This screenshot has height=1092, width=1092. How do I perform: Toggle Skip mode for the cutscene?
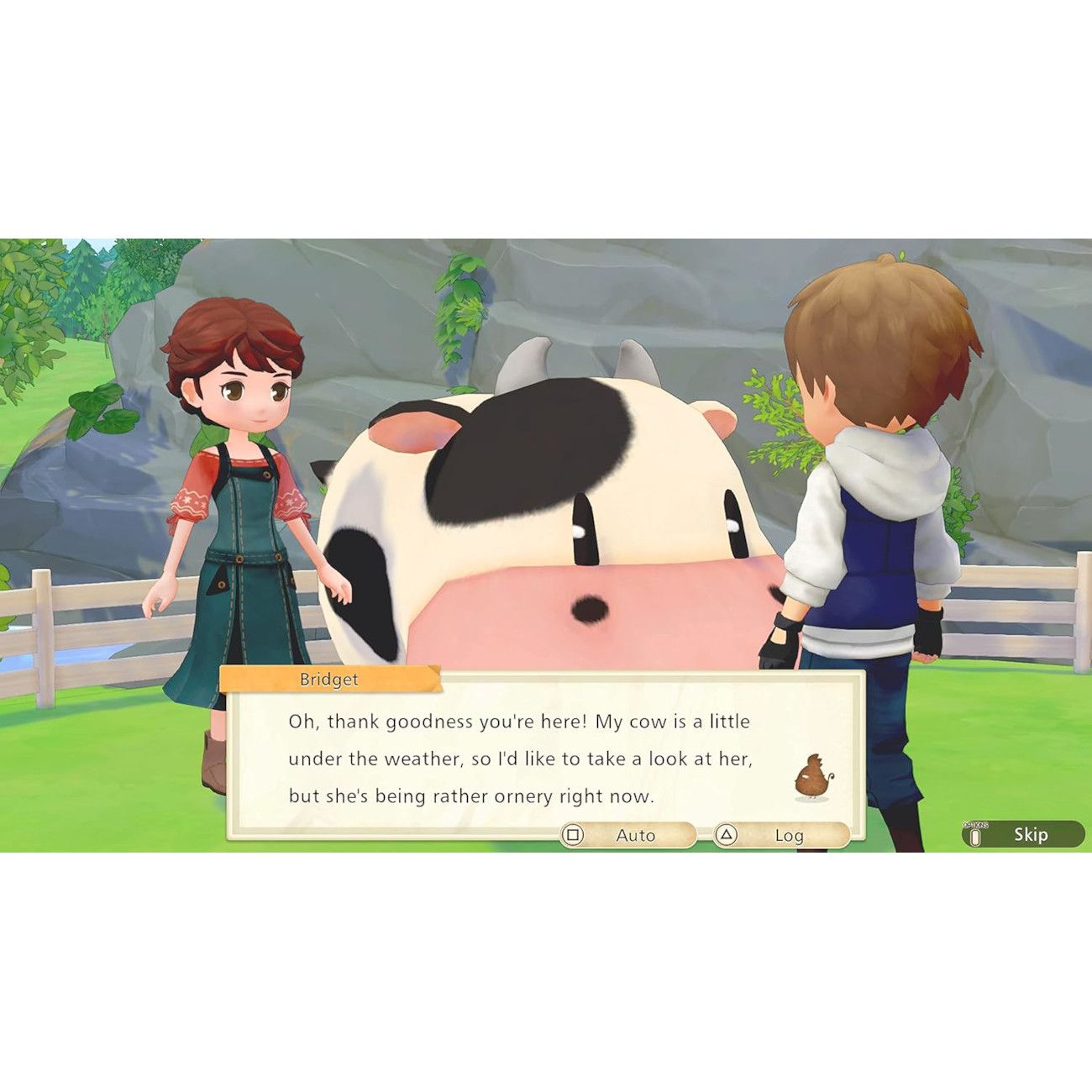(1031, 834)
